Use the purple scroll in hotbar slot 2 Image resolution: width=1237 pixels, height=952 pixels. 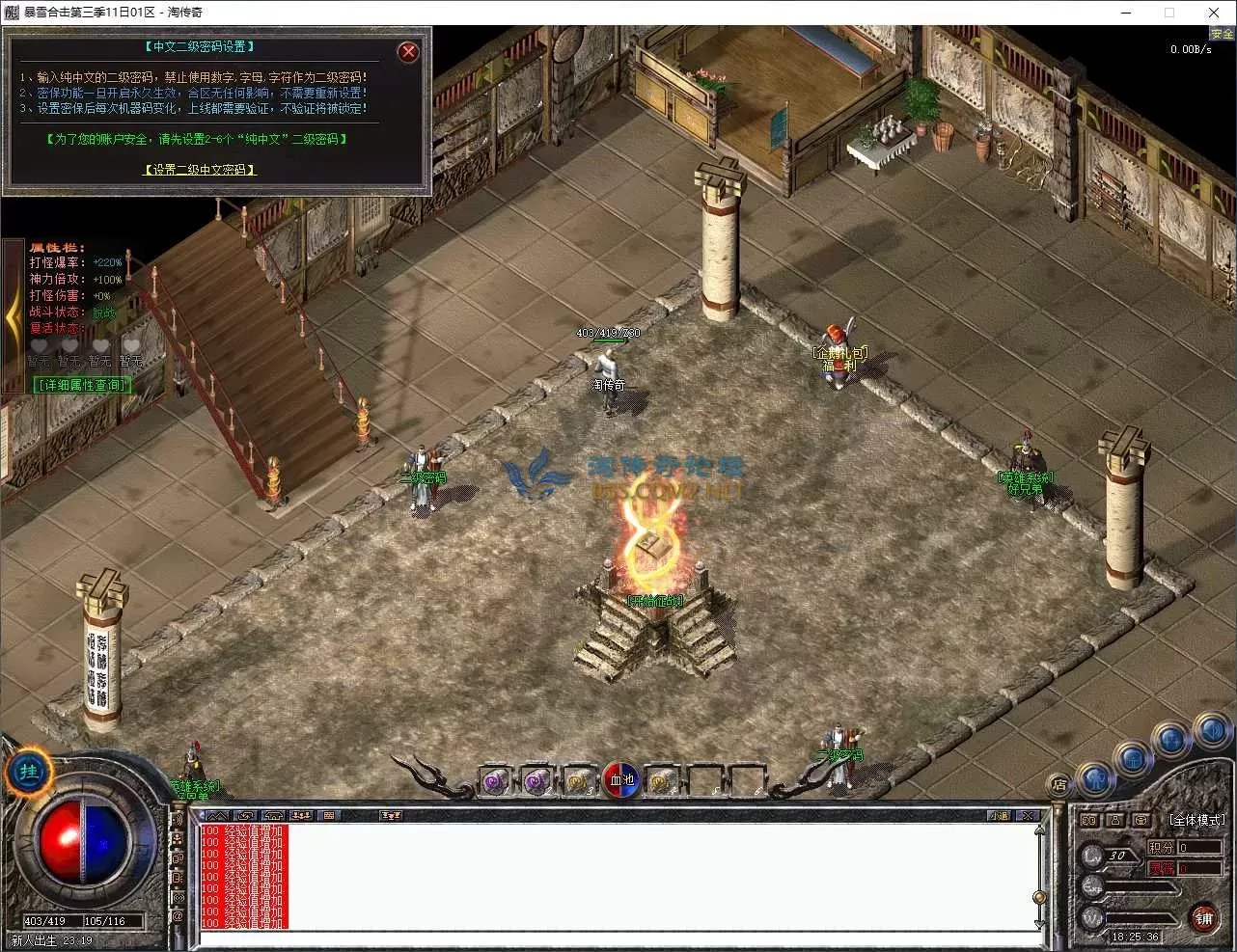coord(537,781)
